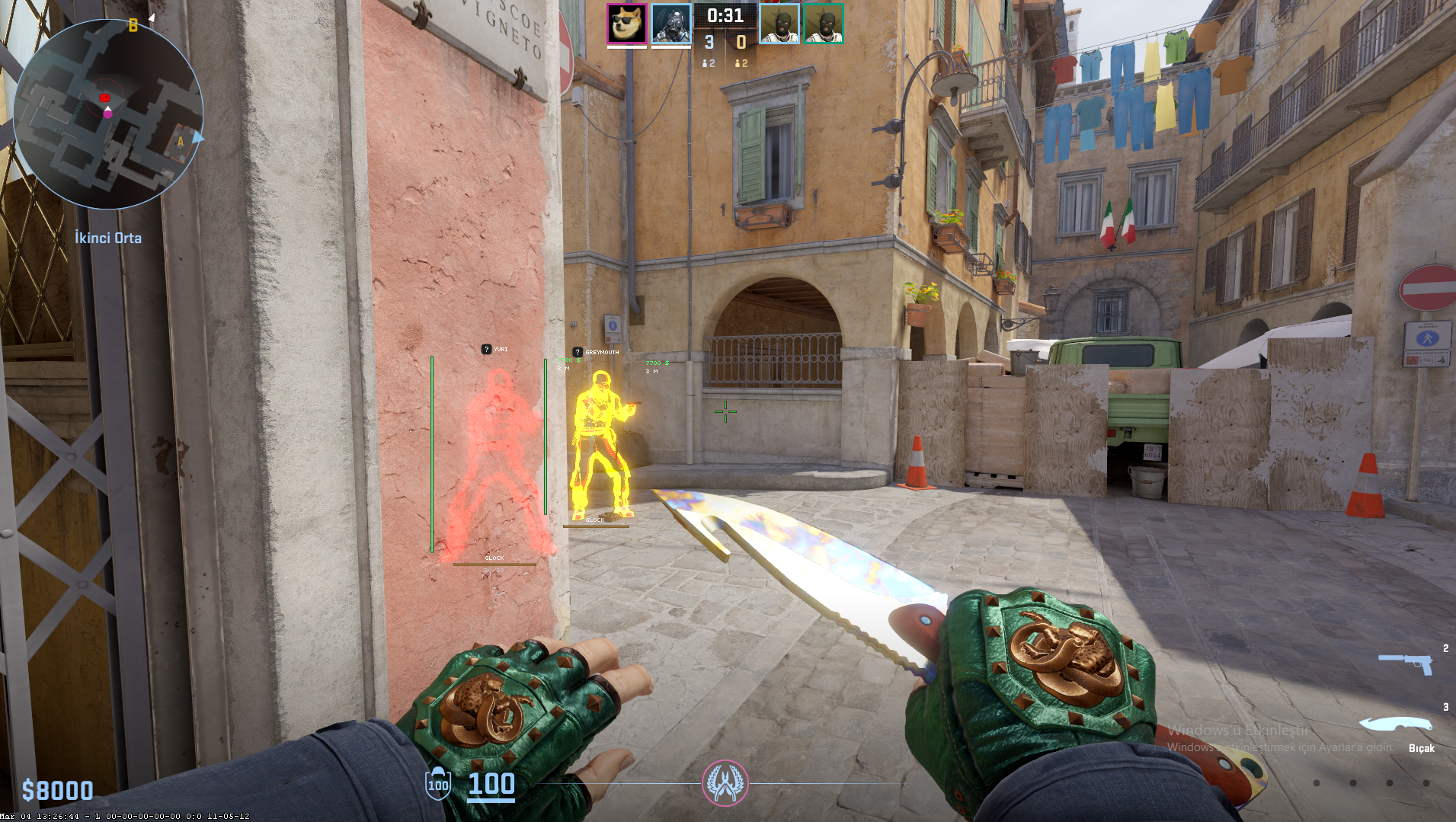Image resolution: width=1456 pixels, height=822 pixels.
Task: Choose the green-framed balaclava player avatar
Action: click(823, 24)
